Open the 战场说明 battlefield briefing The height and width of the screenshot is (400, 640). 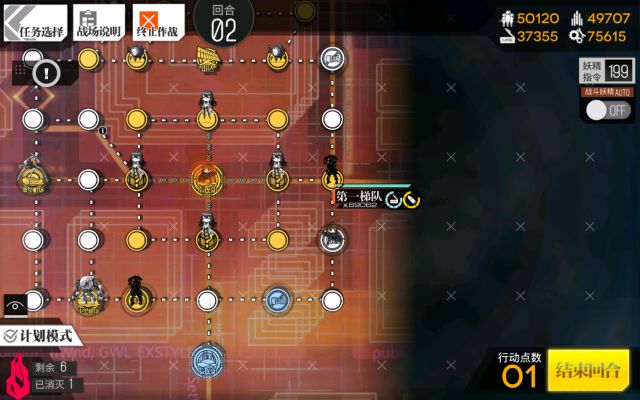point(97,22)
